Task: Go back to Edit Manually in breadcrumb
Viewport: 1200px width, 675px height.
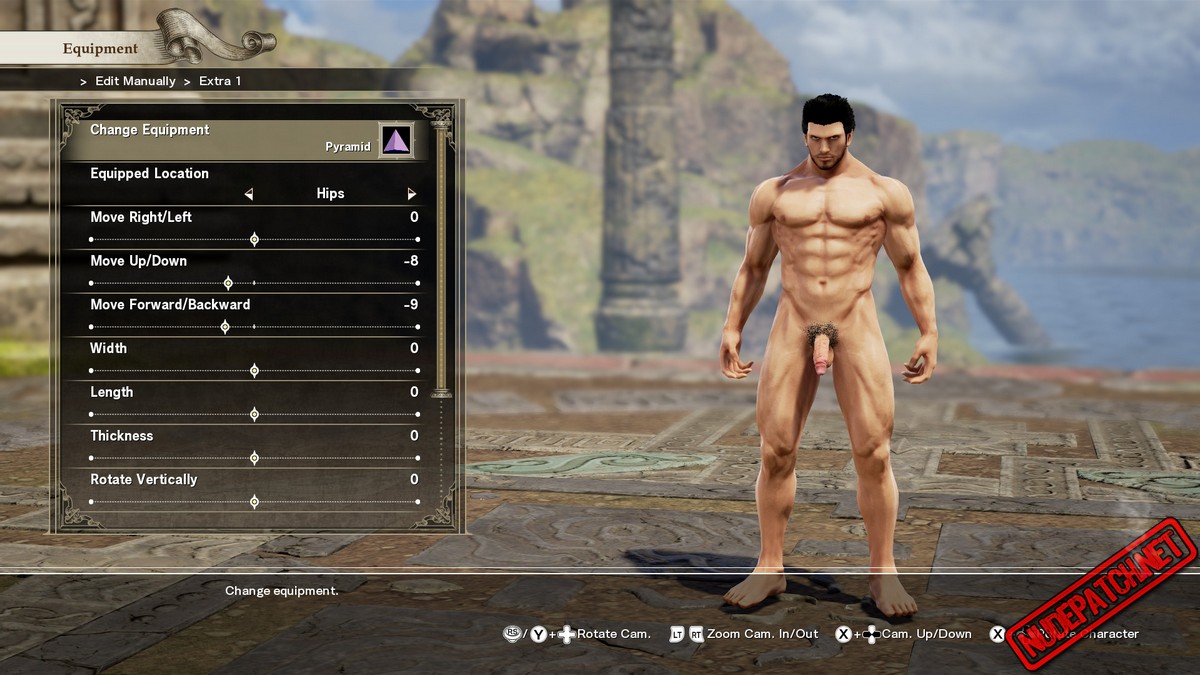Action: [135, 81]
